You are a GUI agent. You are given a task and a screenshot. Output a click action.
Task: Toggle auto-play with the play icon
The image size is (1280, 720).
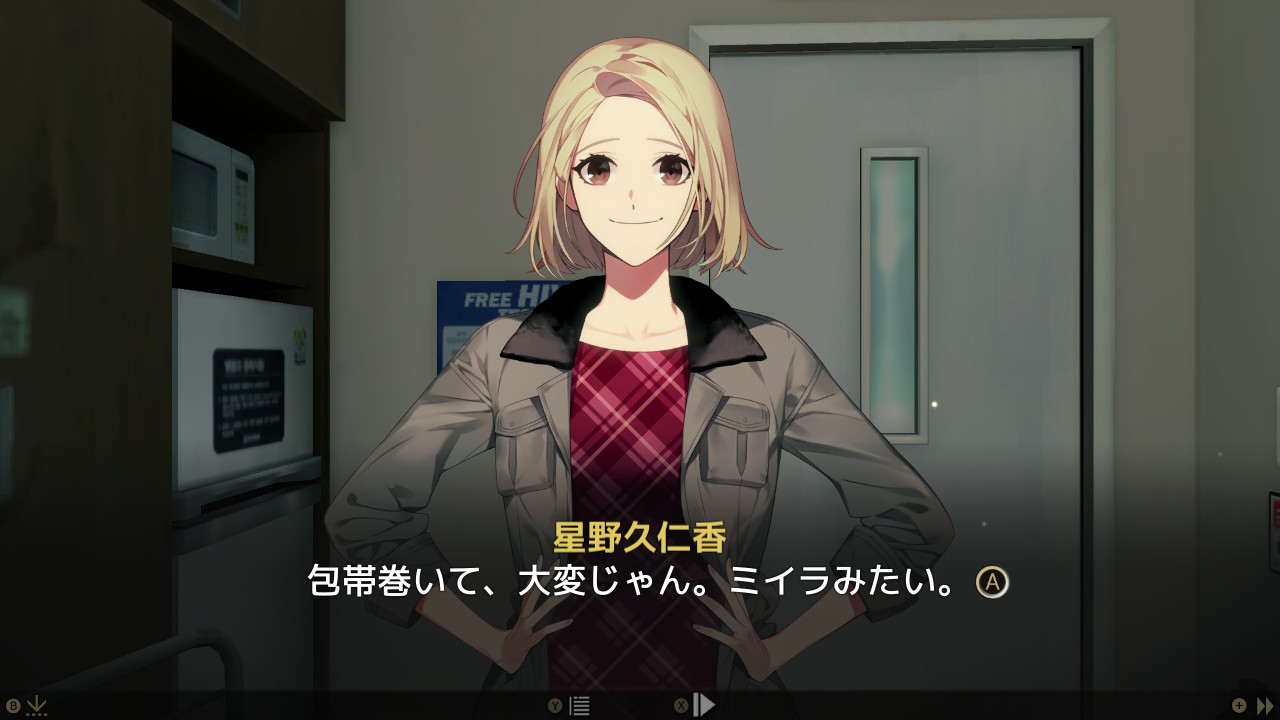(704, 705)
